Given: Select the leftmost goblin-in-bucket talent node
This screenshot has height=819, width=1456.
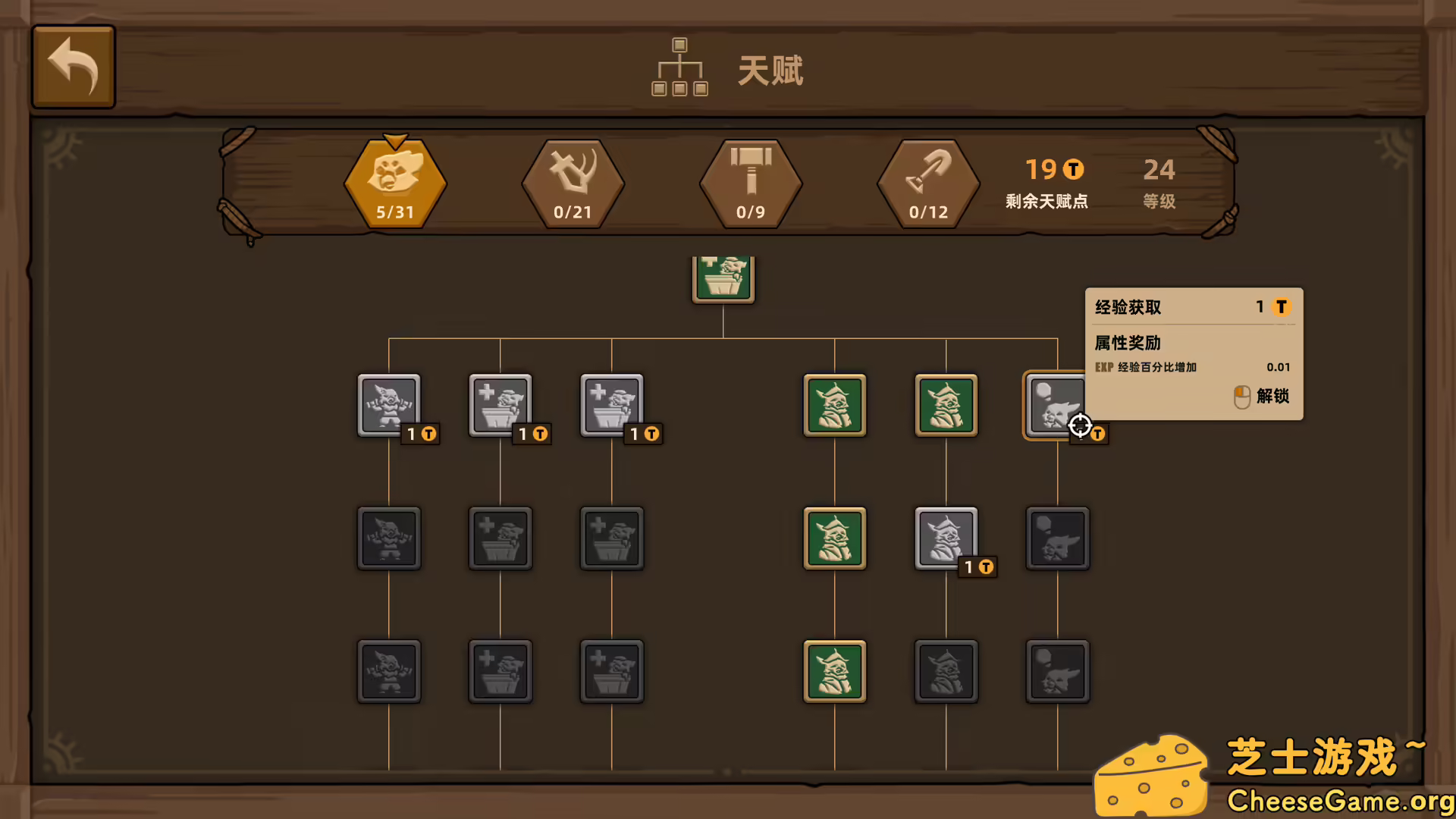Looking at the screenshot, I should [x=500, y=406].
